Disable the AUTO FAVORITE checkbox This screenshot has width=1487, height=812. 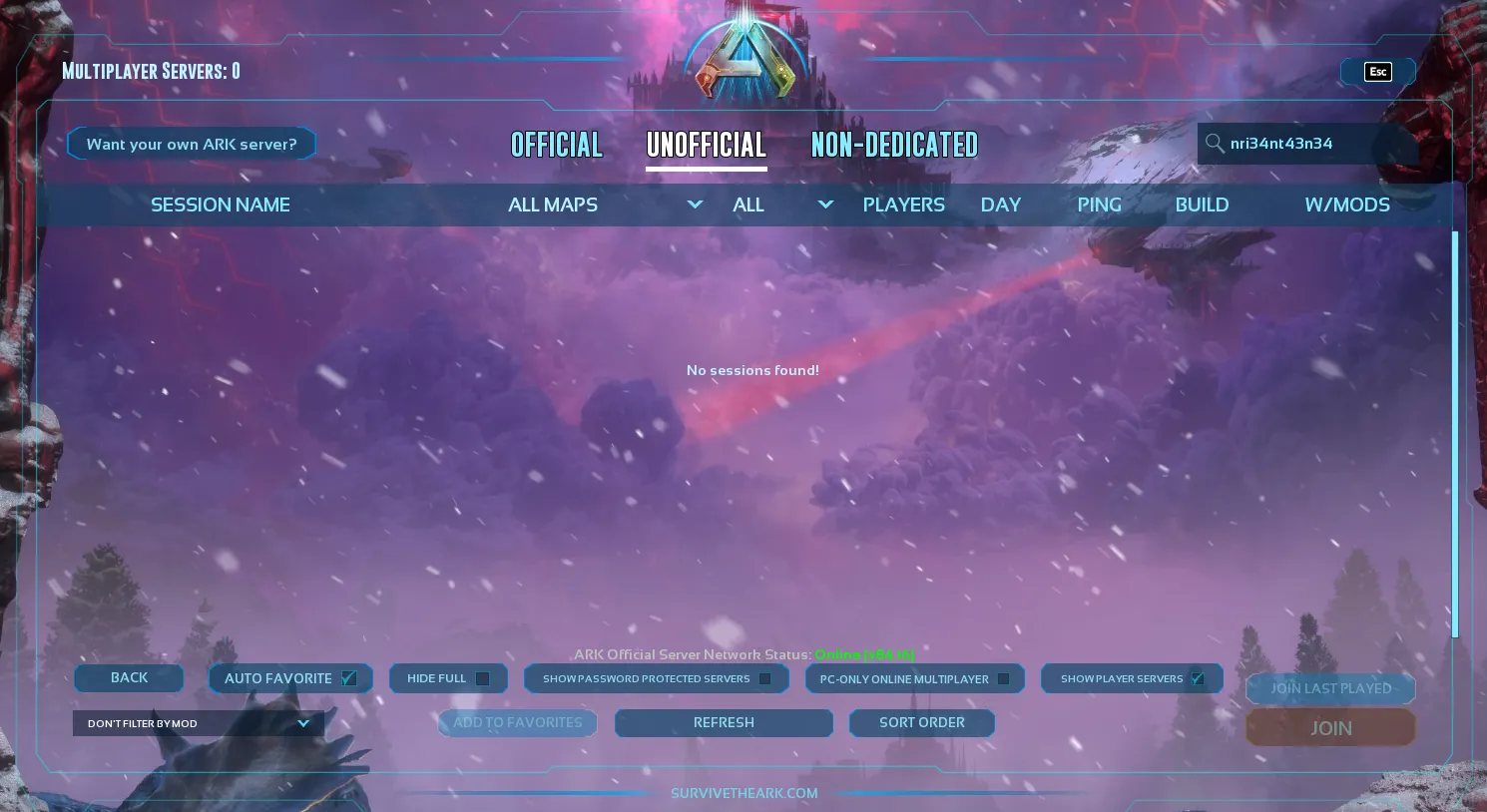click(348, 678)
